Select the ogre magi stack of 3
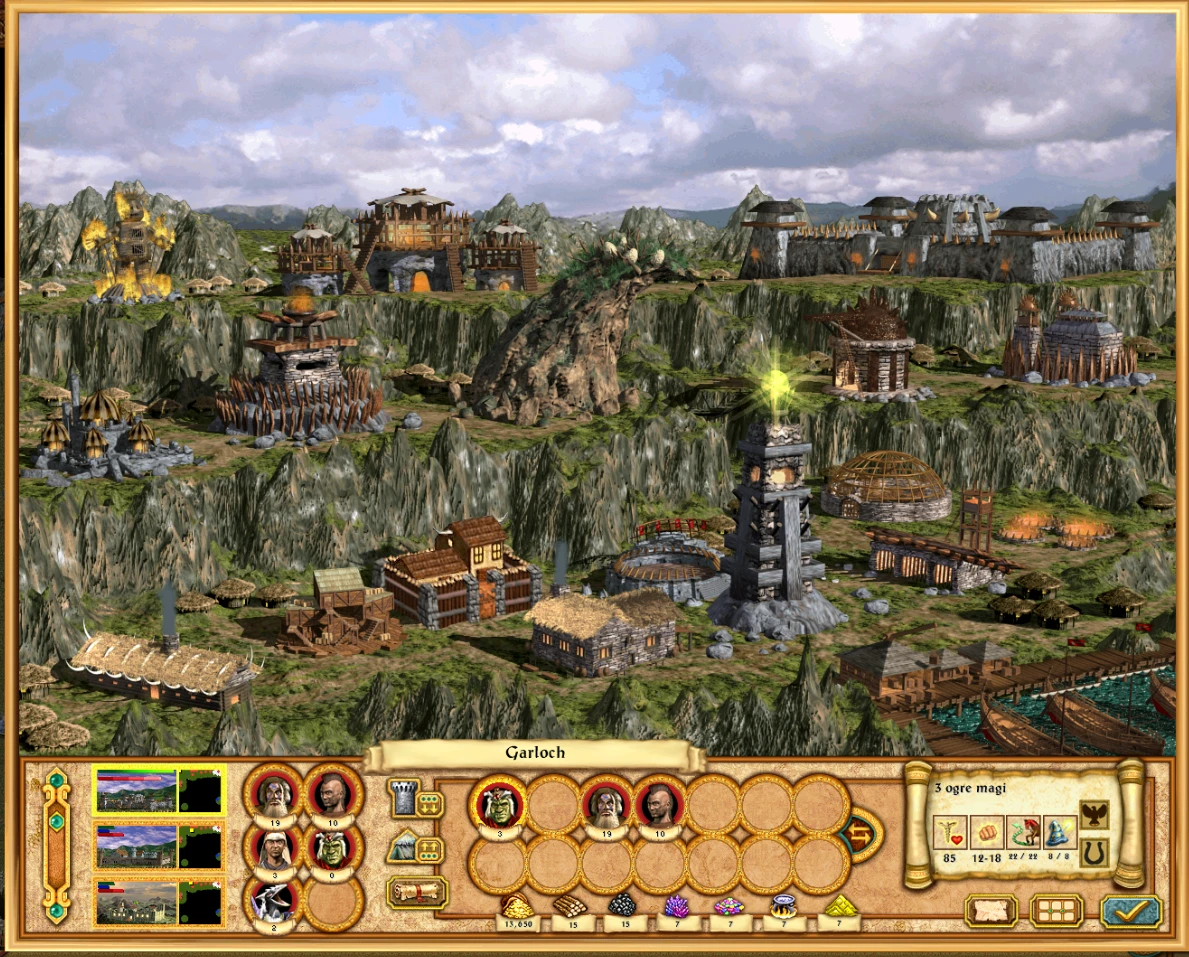1189x957 pixels. (x=498, y=802)
